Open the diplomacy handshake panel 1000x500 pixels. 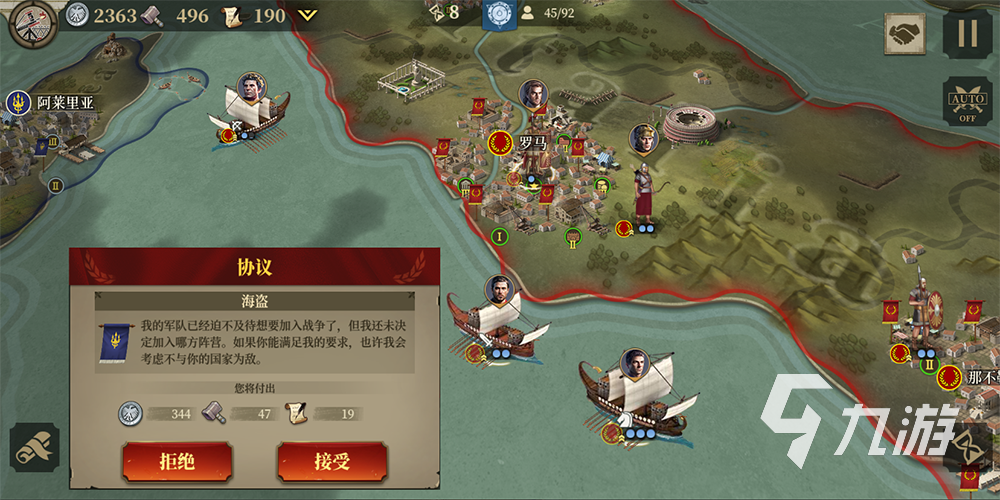pos(905,34)
